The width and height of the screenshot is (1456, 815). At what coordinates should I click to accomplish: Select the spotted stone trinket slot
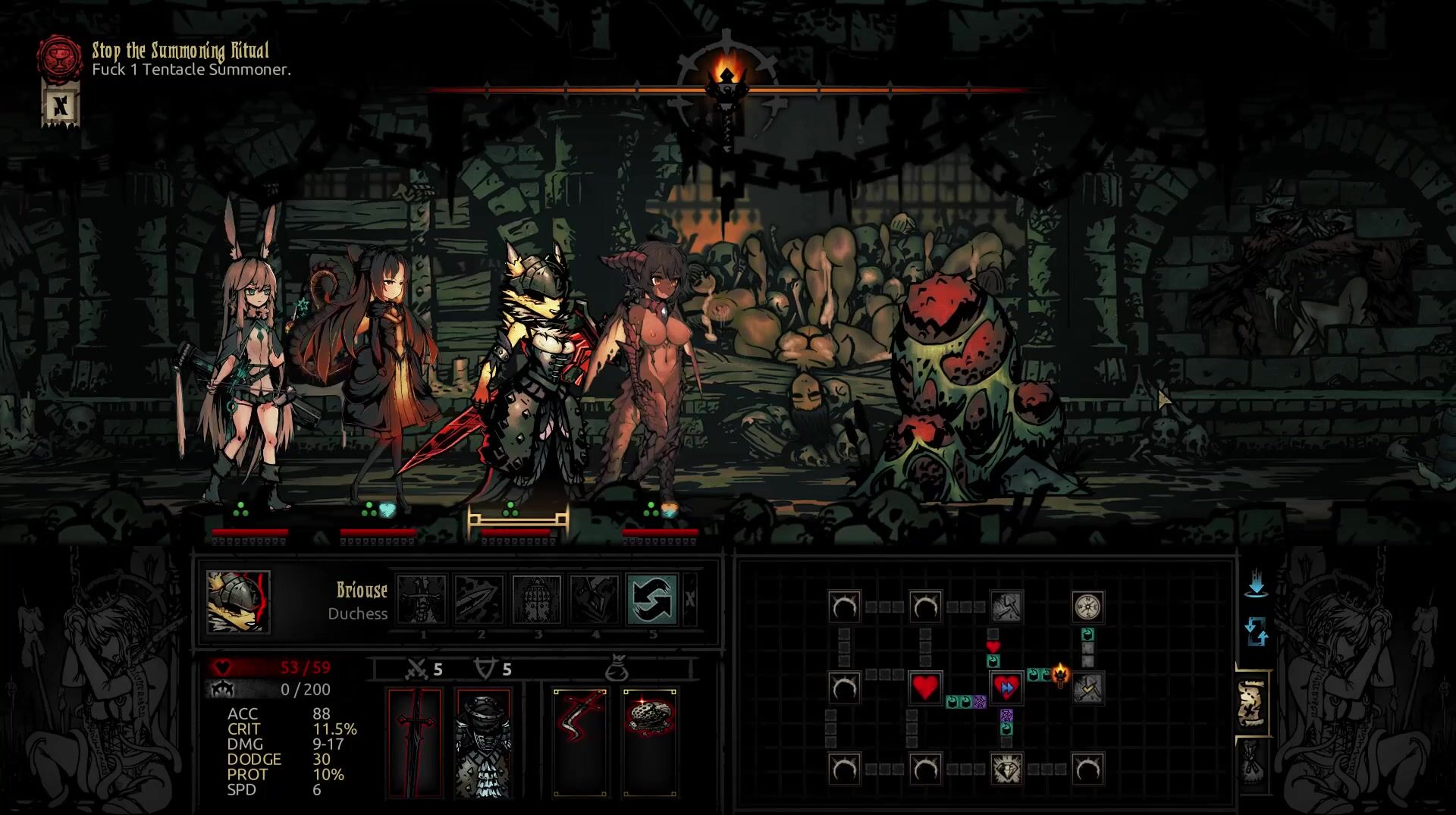[650, 743]
